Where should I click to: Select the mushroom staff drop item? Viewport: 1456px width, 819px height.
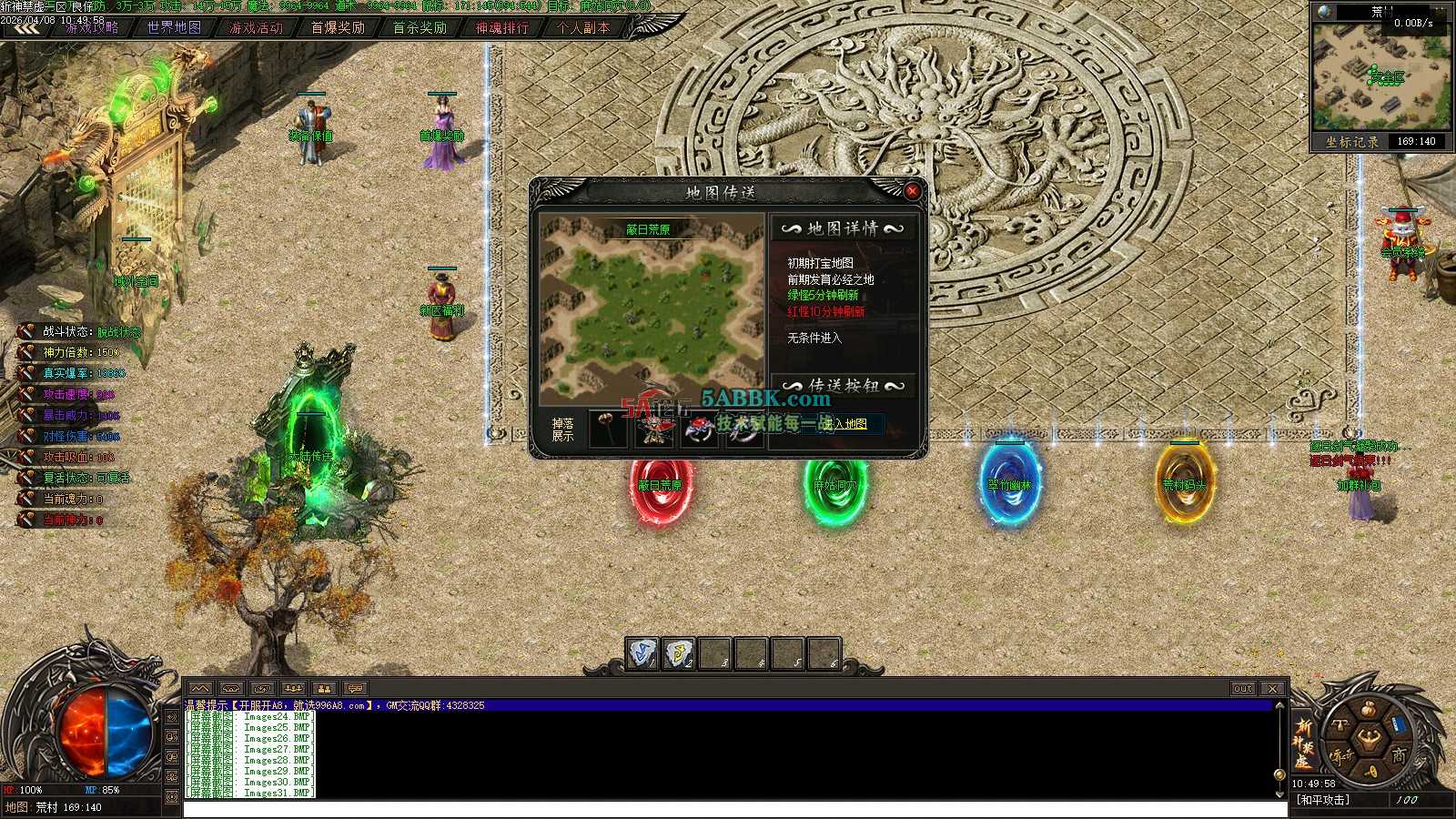607,429
